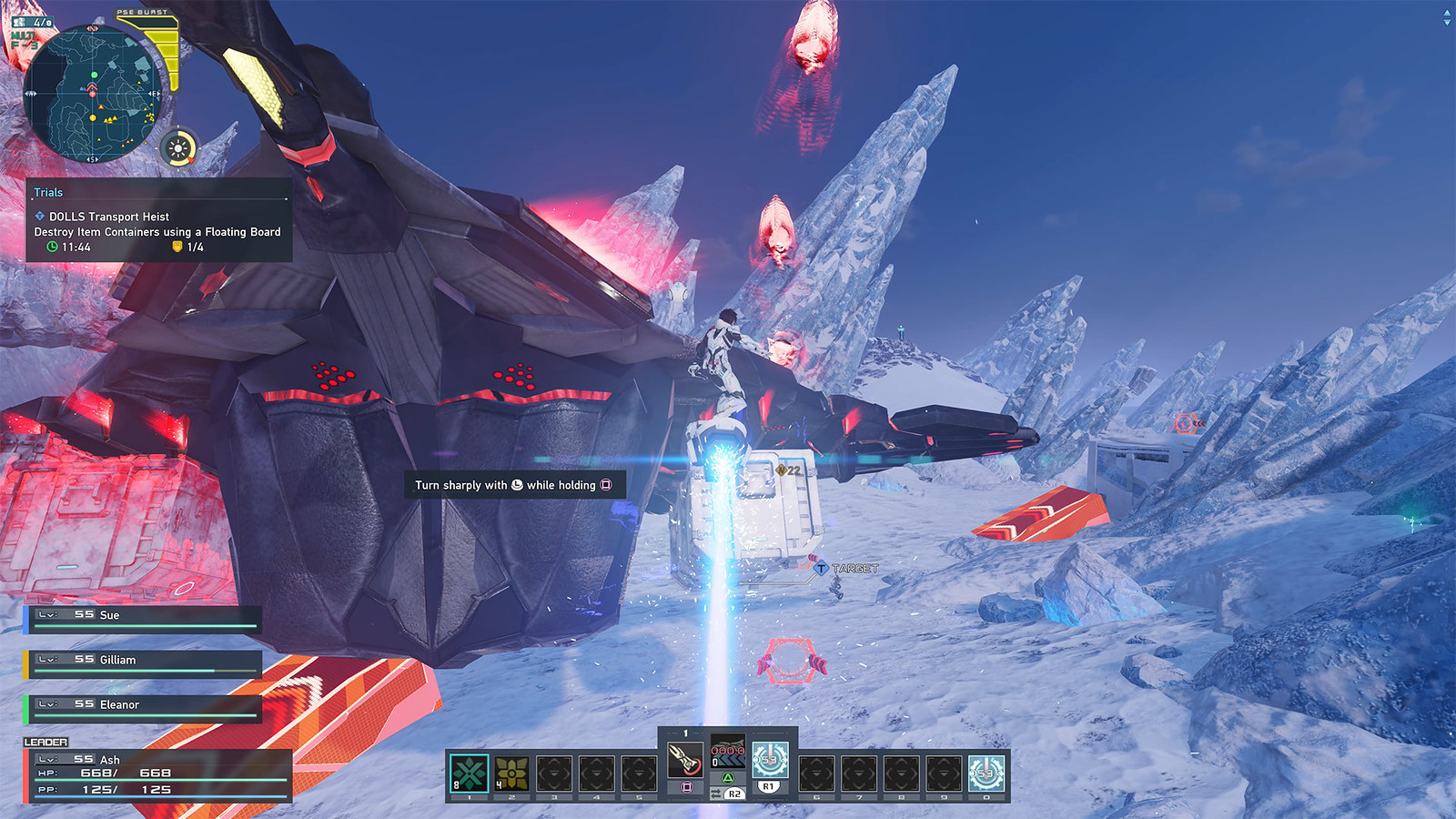Viewport: 1456px width, 819px height.
Task: Select party member Eleanor
Action: click(143, 708)
